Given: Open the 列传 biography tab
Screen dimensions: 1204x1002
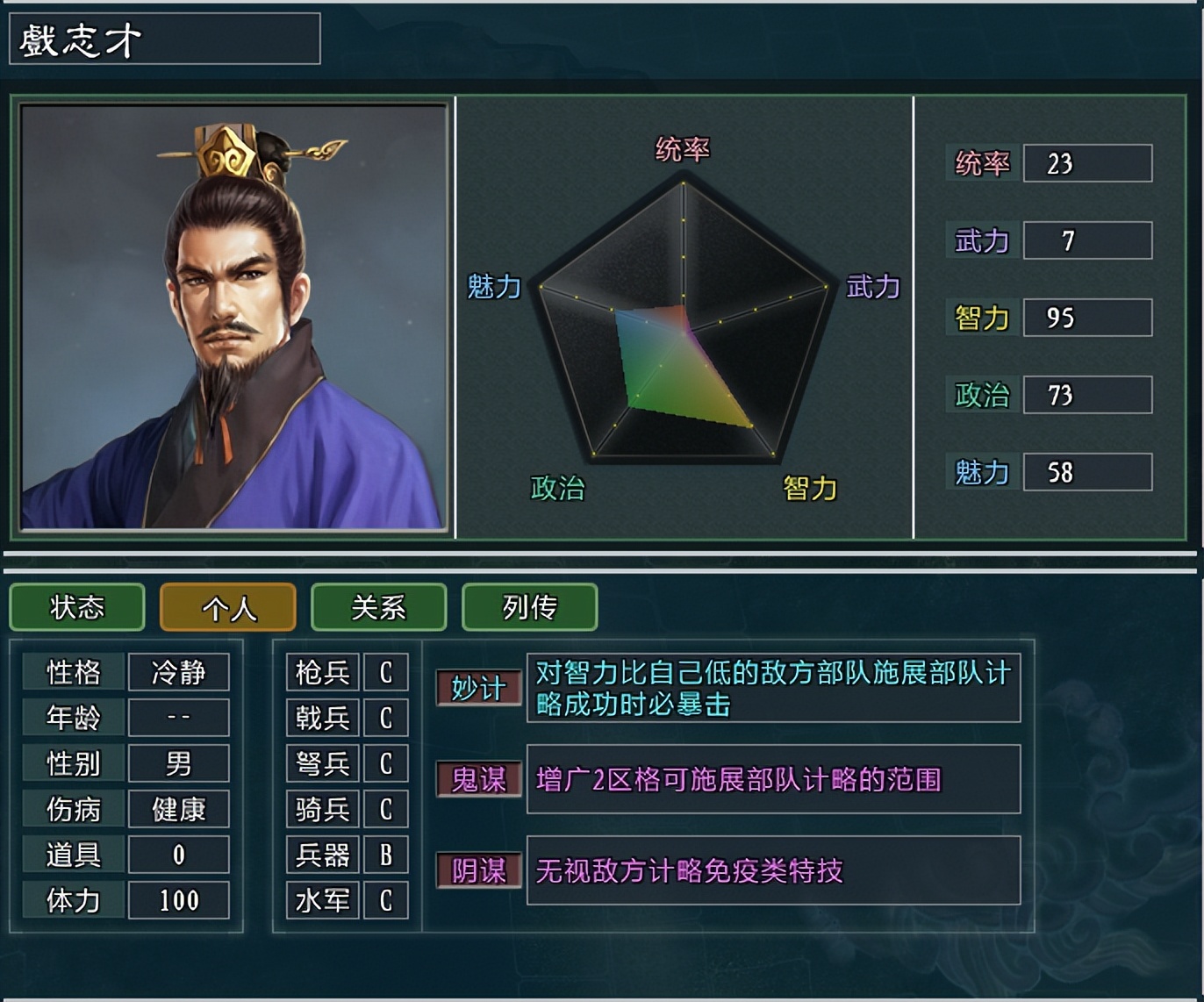Looking at the screenshot, I should 529,607.
